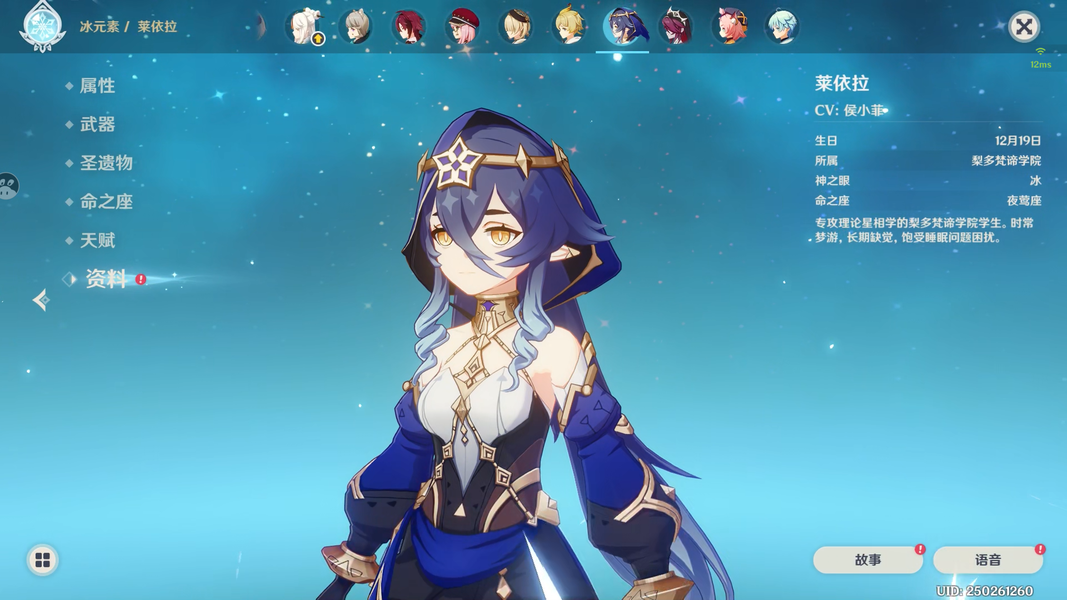This screenshot has height=600, width=1067.
Task: Pick the pink-haired character with red beret
Action: (462, 27)
